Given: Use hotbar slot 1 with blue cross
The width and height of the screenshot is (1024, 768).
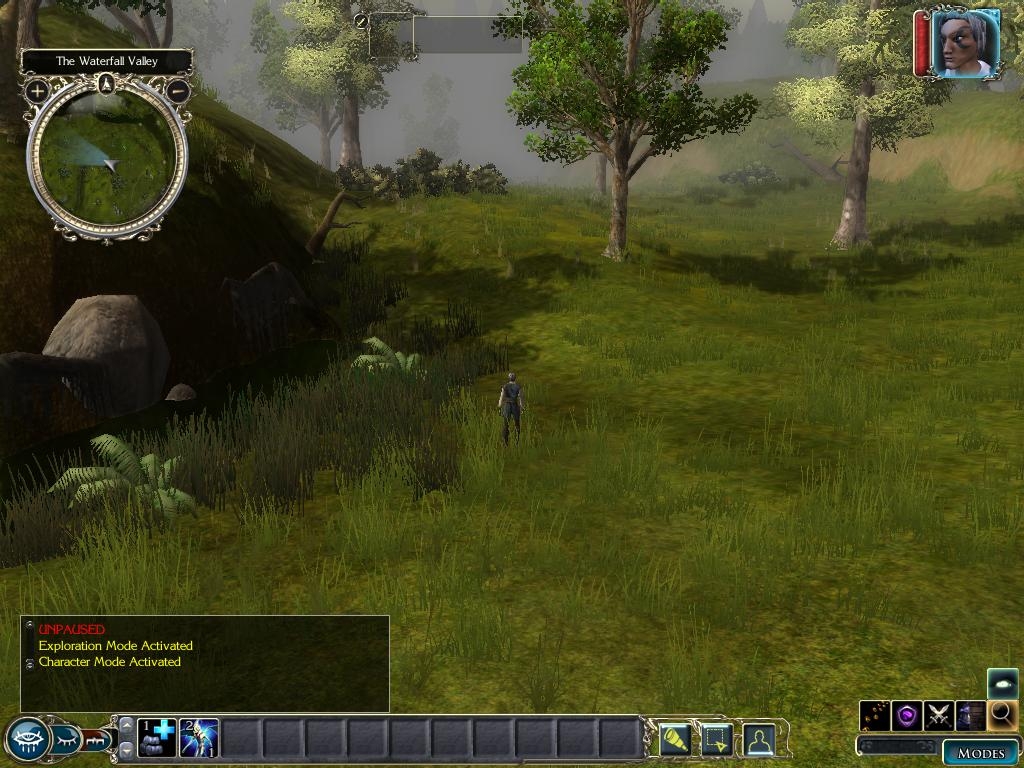Looking at the screenshot, I should click(157, 738).
